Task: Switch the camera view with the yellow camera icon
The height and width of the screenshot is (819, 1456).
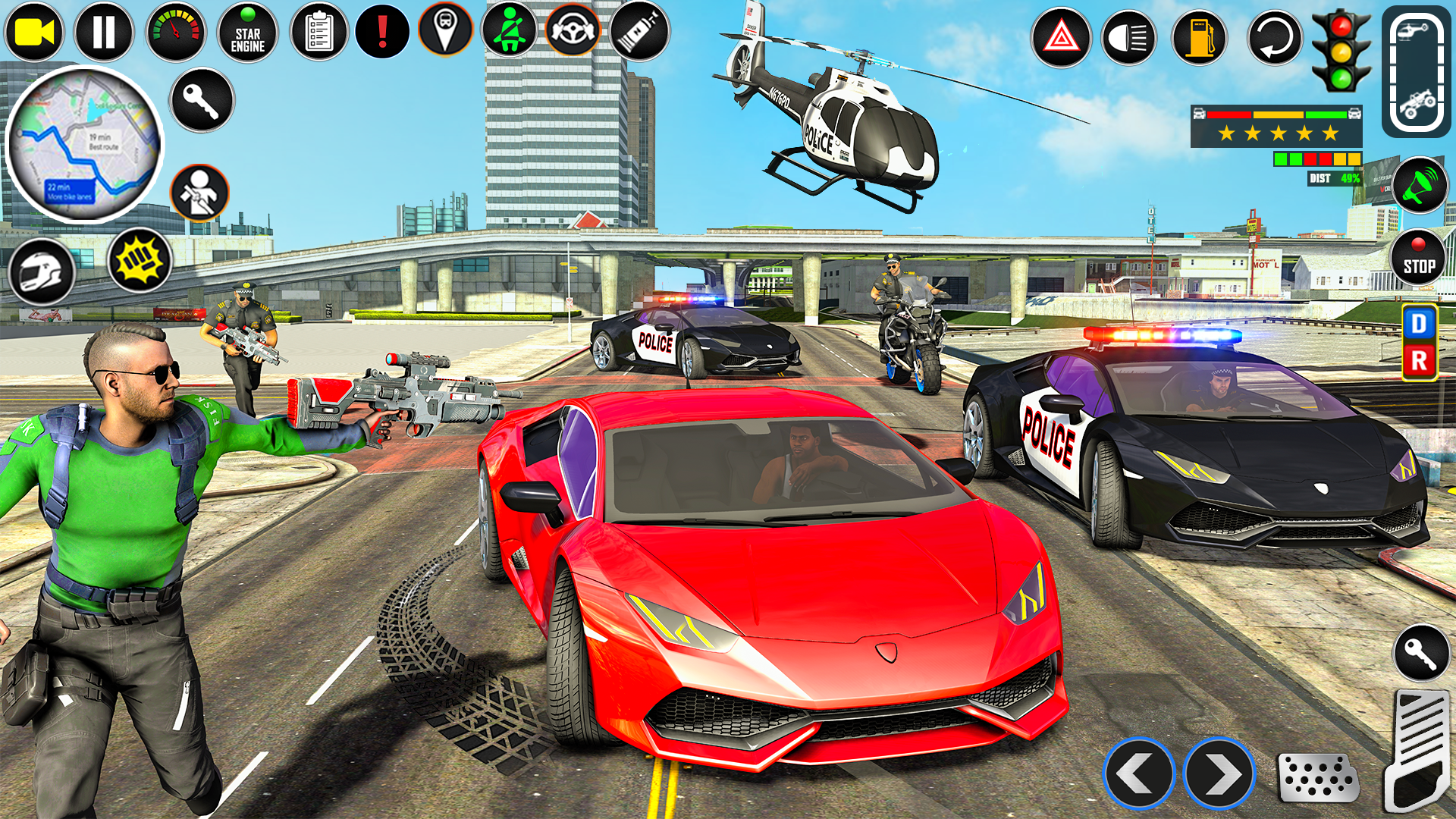Action: click(x=34, y=33)
